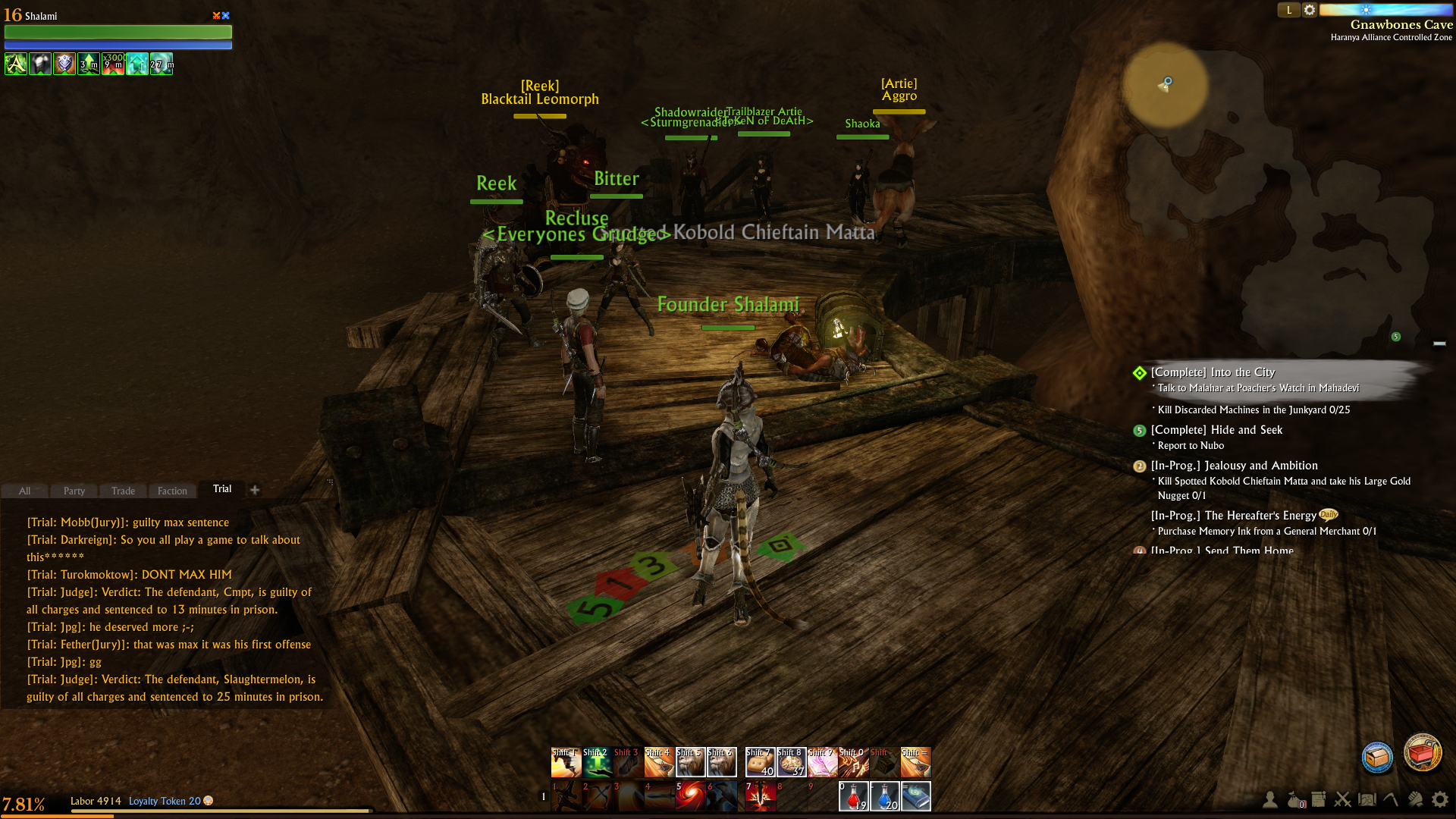The width and height of the screenshot is (1456, 819).
Task: Use the soup bowl item with 37 stacks
Action: [791, 762]
